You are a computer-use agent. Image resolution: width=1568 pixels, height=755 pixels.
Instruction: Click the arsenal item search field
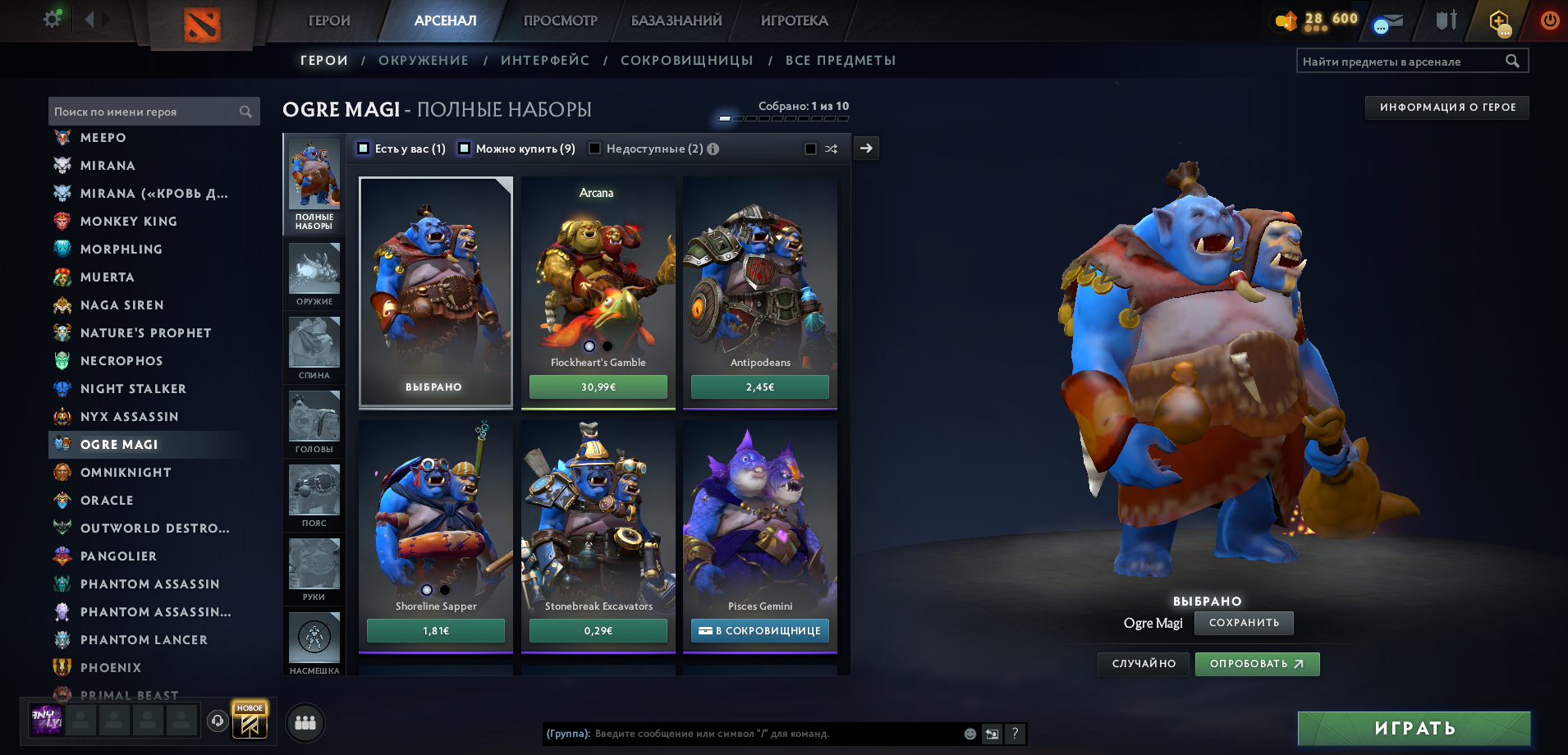point(1402,61)
